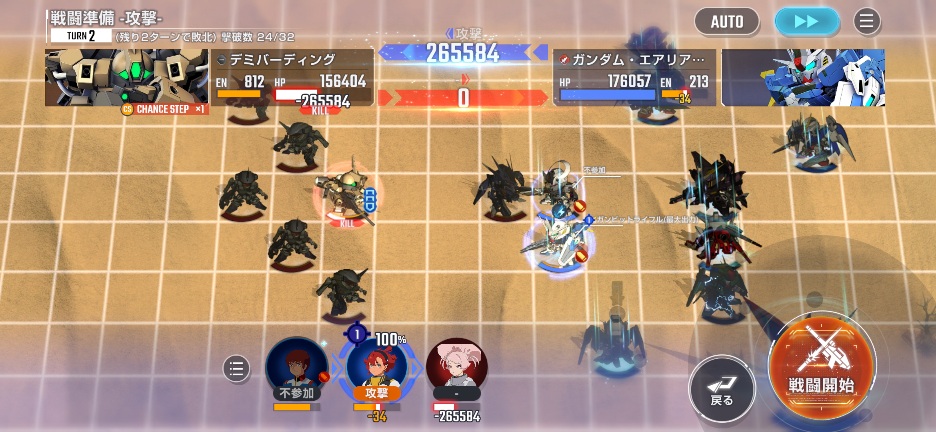Tap the Gundam Aerial unit thumbnail
This screenshot has height=432, width=936.
pos(803,78)
